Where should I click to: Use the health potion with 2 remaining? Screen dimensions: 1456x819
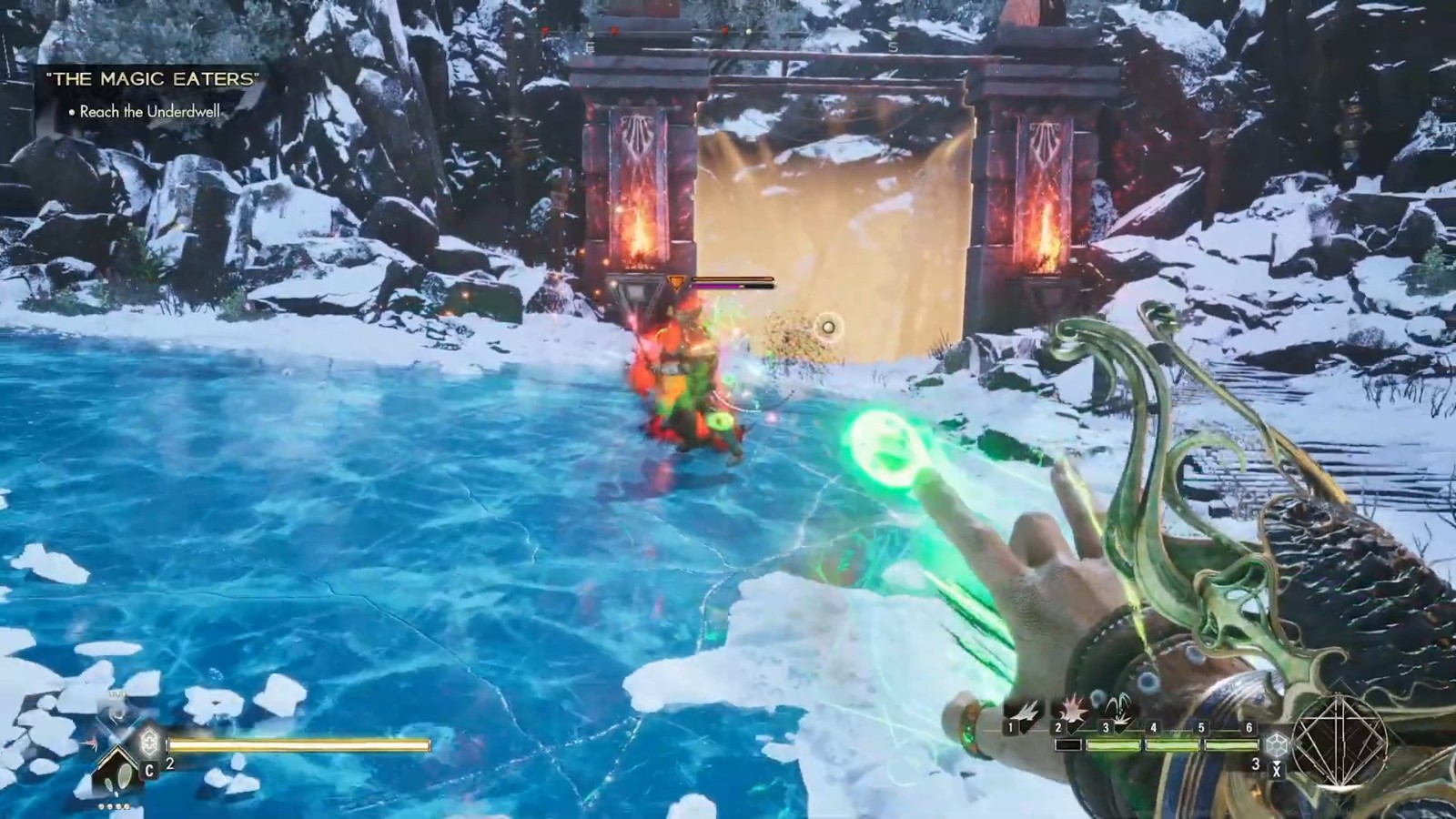coord(150,743)
